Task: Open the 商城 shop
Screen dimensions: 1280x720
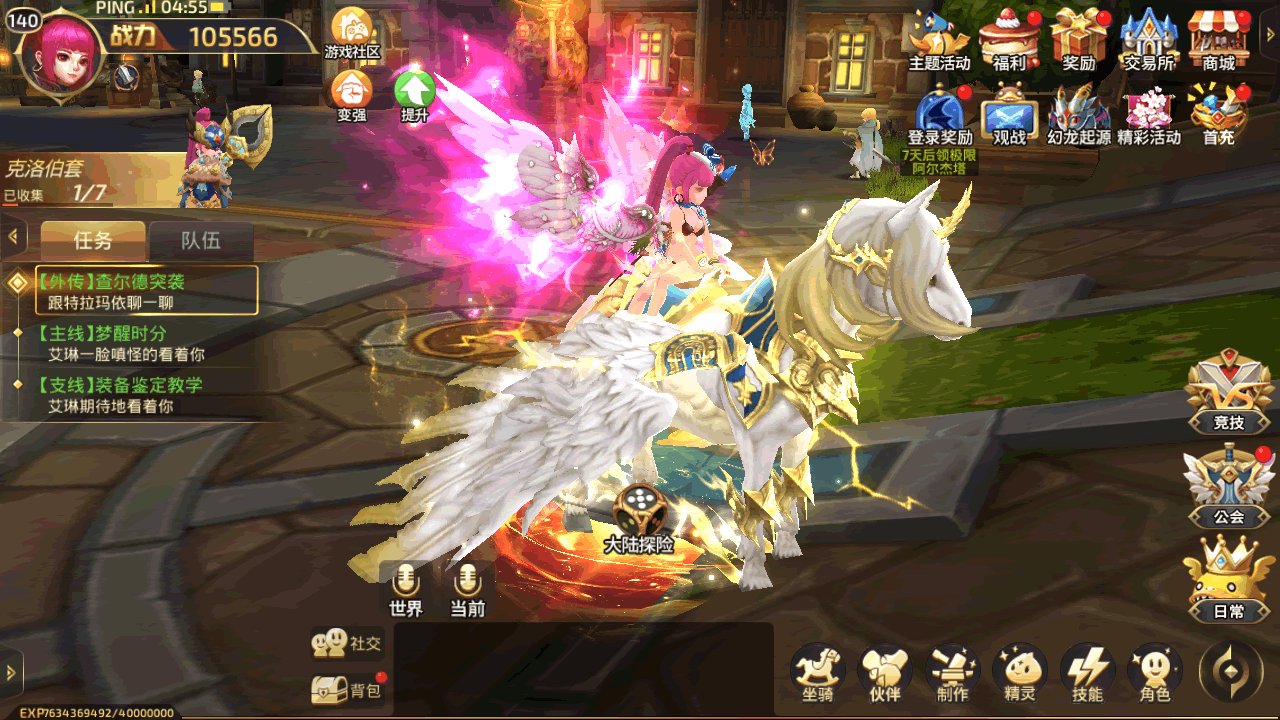Action: point(1218,40)
